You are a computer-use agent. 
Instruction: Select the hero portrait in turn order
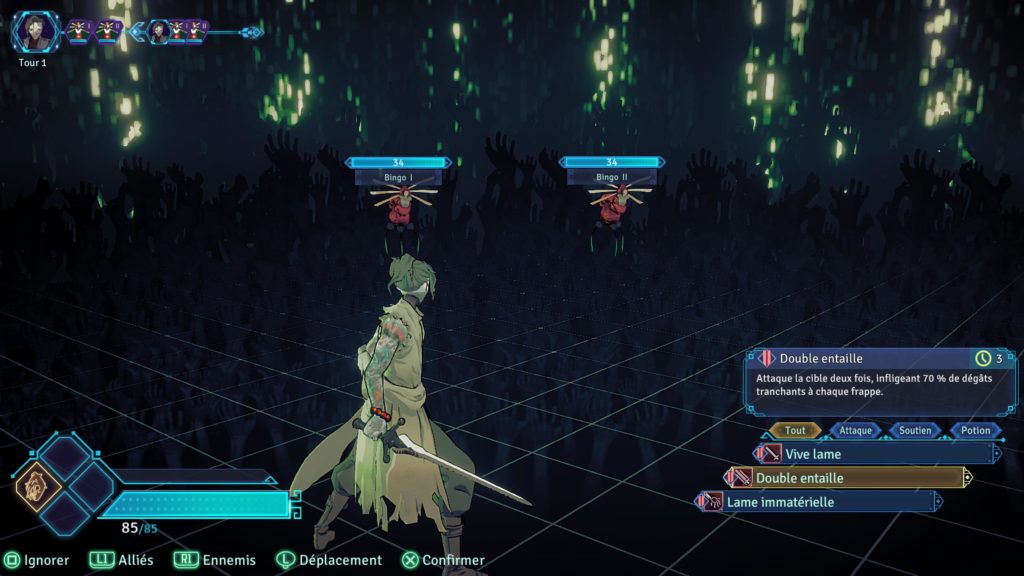click(36, 32)
